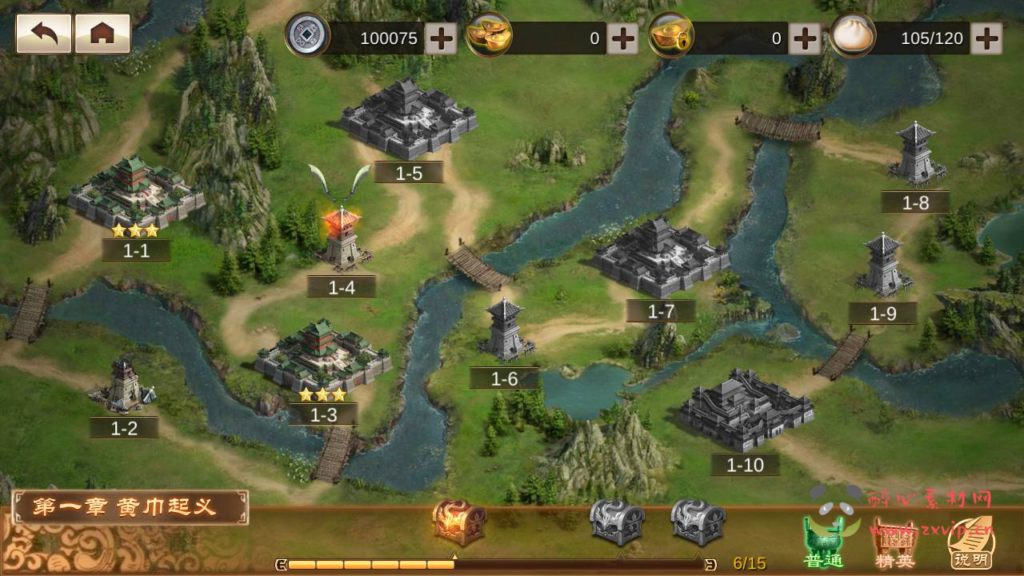Viewport: 1024px width, 576px height.
Task: Choose stage 1-8 tower
Action: 915,155
